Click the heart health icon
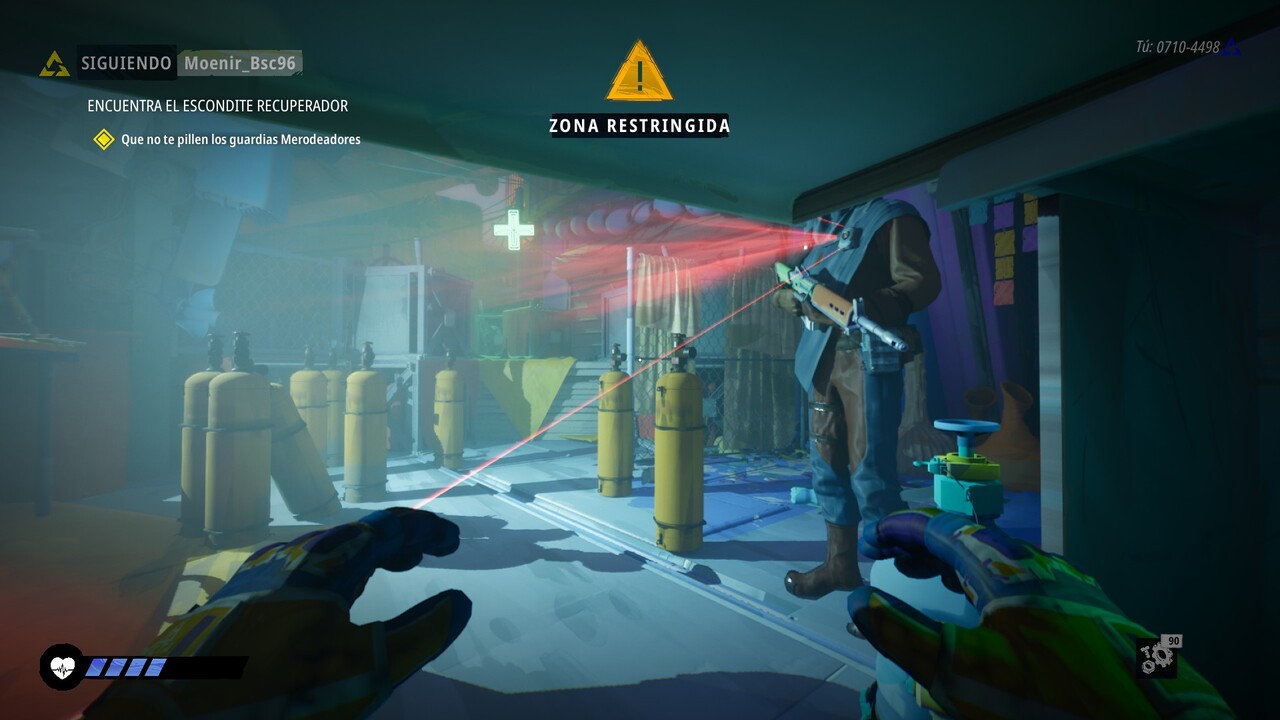This screenshot has width=1280, height=720. pyautogui.click(x=62, y=666)
